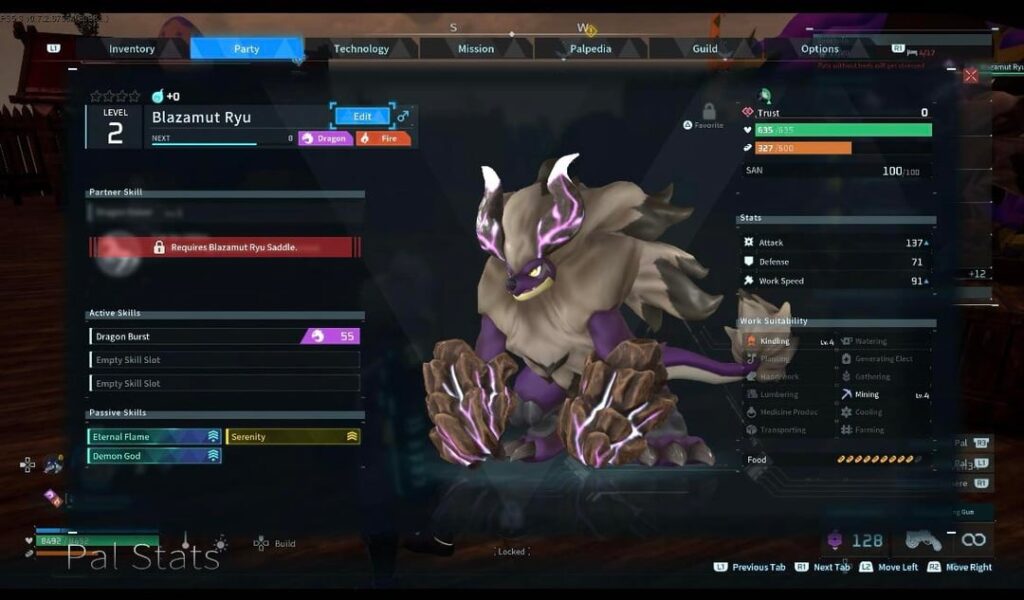Close the Pal stats panel
The width and height of the screenshot is (1024, 600).
pyautogui.click(x=971, y=76)
